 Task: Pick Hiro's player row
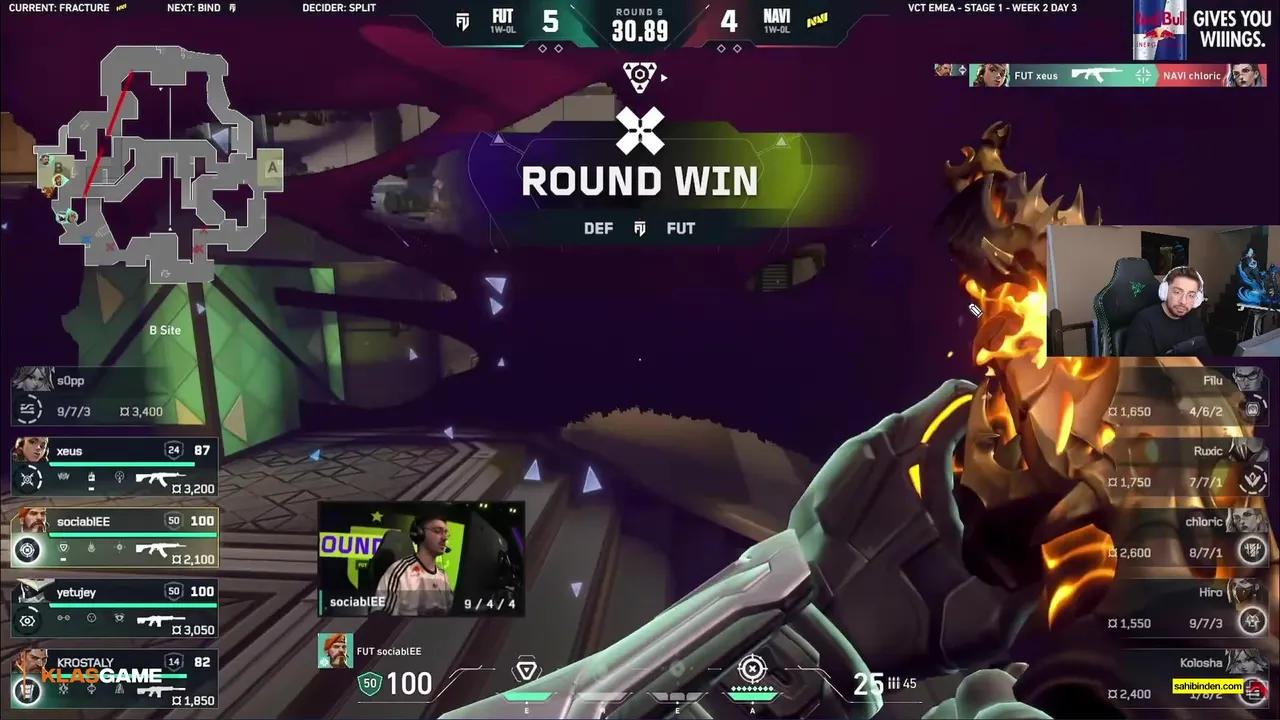1187,607
